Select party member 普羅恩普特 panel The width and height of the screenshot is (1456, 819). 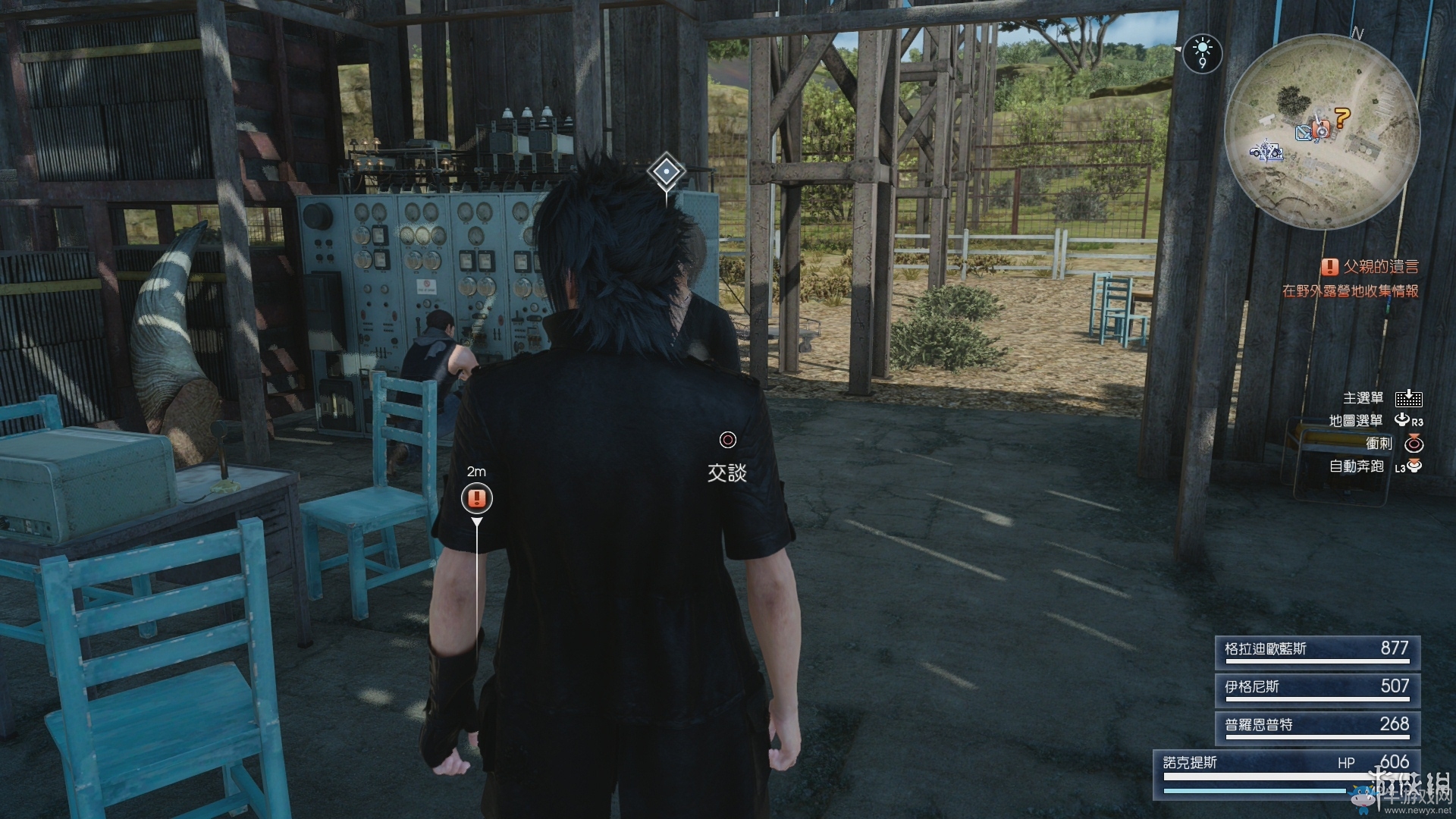1317,726
